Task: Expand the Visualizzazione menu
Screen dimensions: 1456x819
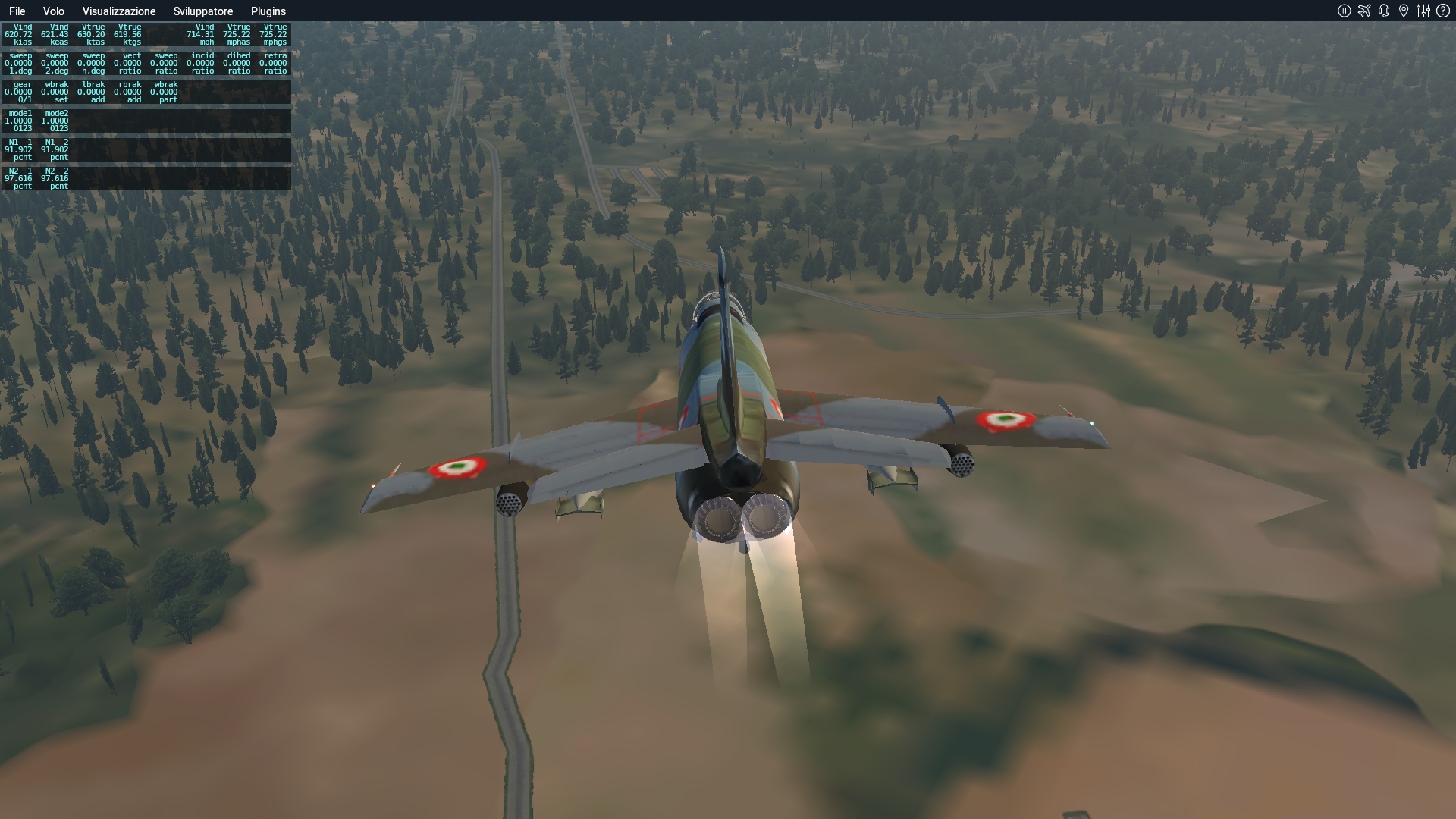Action: click(x=119, y=11)
